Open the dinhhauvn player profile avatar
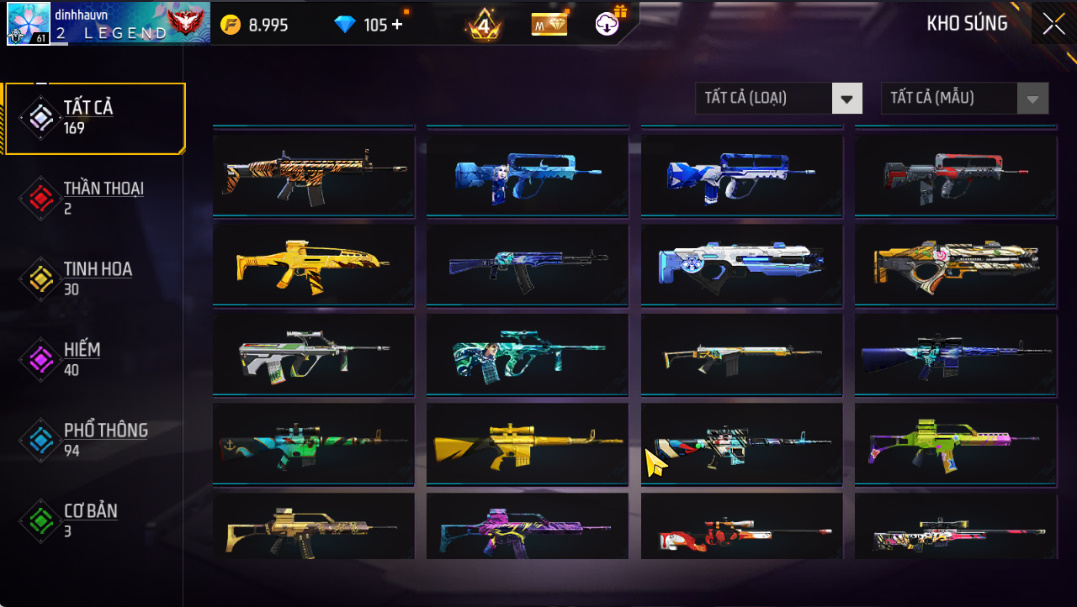Viewport: 1077px width, 607px height. coord(29,24)
